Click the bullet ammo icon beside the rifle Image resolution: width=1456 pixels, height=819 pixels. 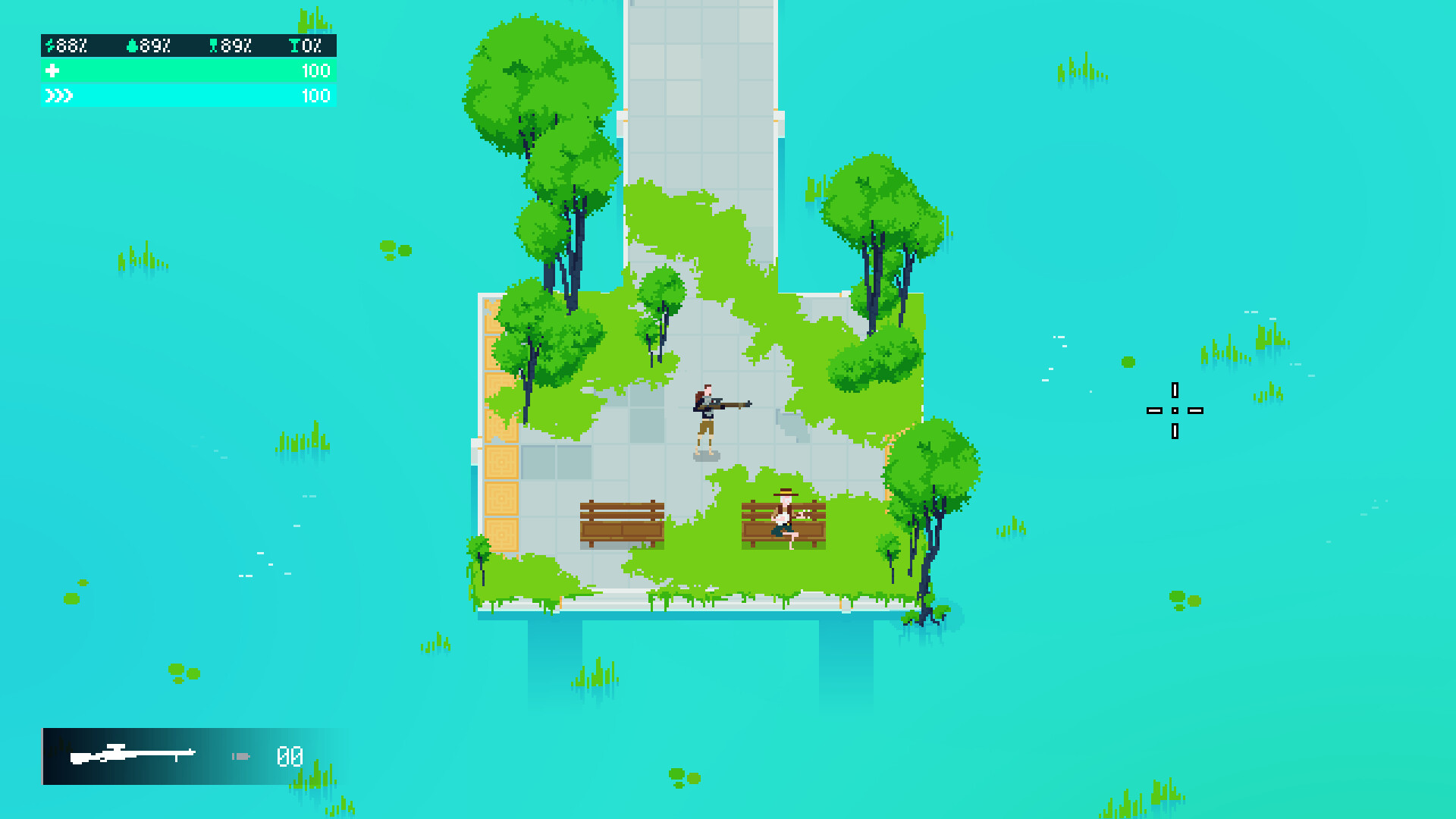pos(239,755)
